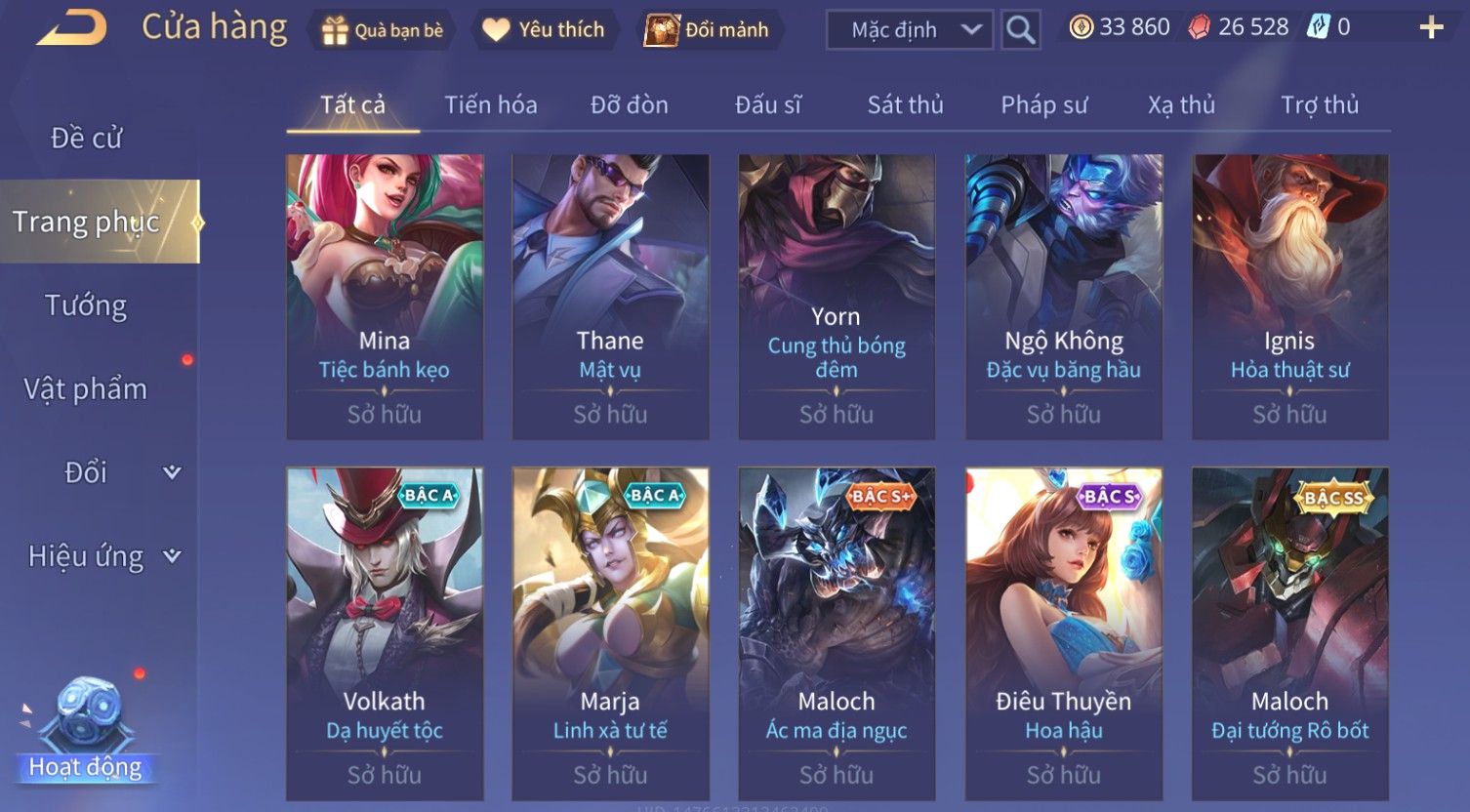
Task: Open the Tướng heroes section
Action: point(86,306)
